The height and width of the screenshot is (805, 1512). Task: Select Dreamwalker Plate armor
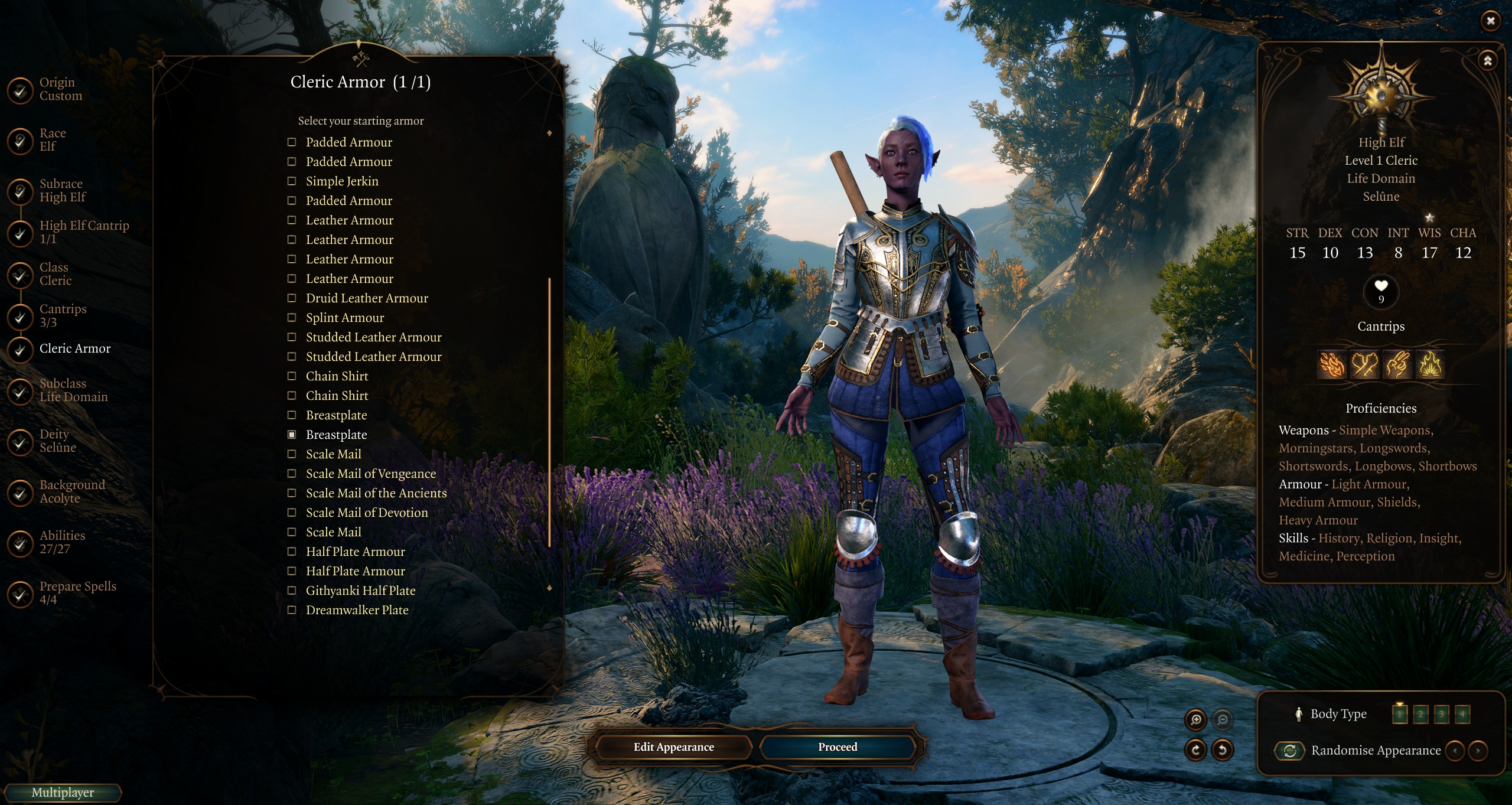[x=292, y=610]
